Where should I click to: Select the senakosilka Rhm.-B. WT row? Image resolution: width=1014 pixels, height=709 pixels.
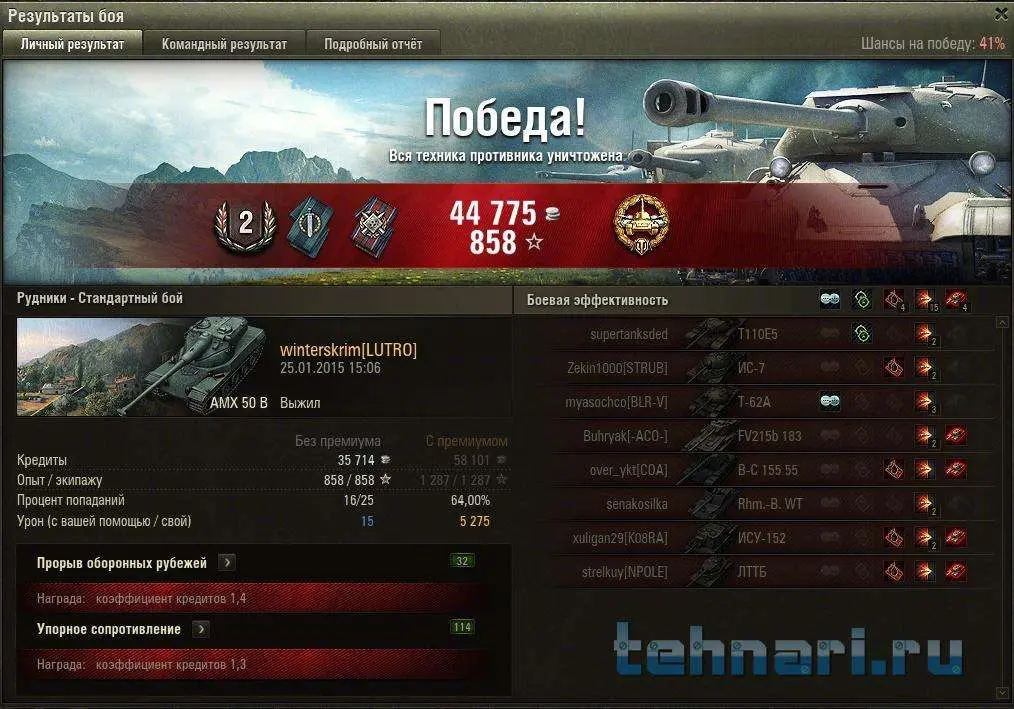pos(760,504)
